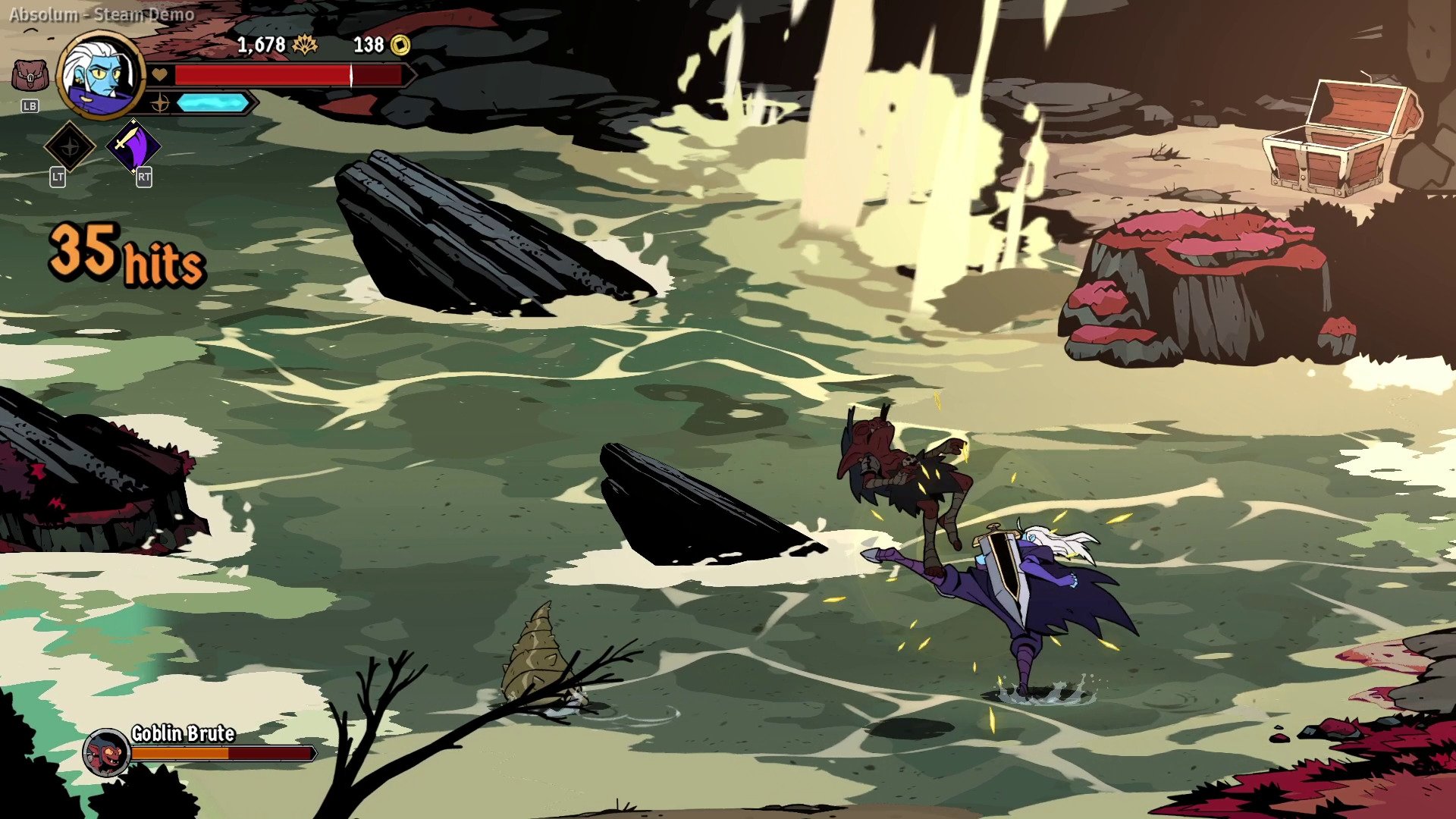The height and width of the screenshot is (819, 1456).
Task: Click the Goblin Brute enemy portrait
Action: [107, 752]
